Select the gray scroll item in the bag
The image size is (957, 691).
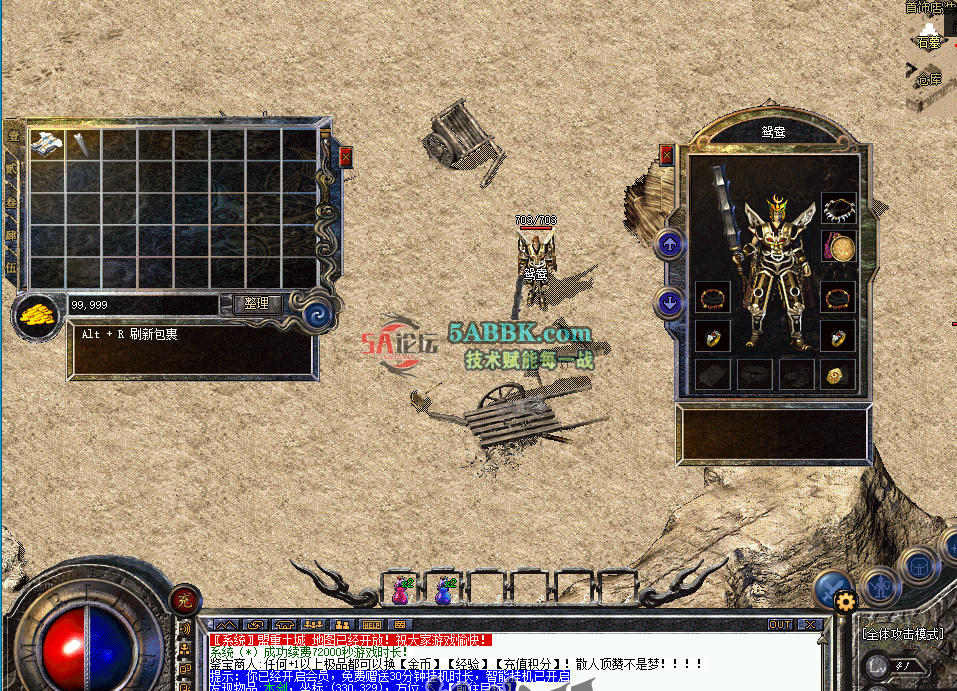[82, 143]
